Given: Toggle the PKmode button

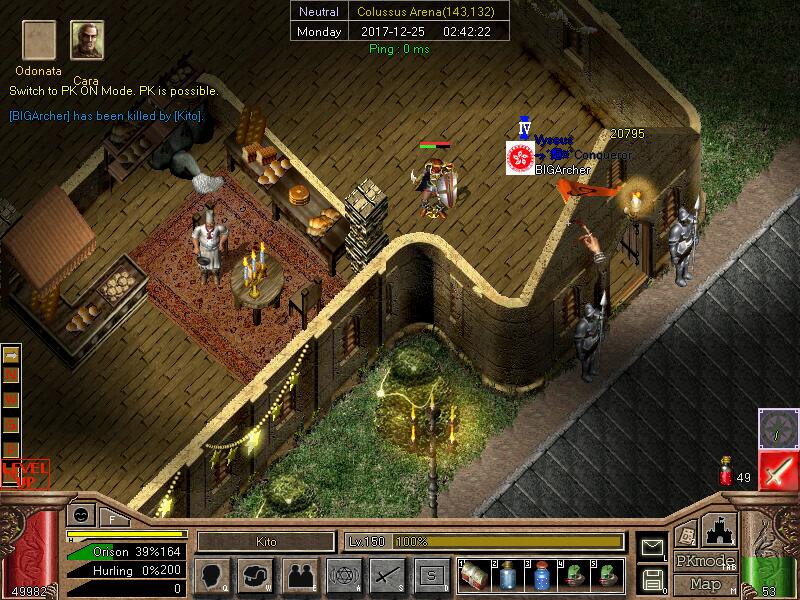Looking at the screenshot, I should coord(703,561).
